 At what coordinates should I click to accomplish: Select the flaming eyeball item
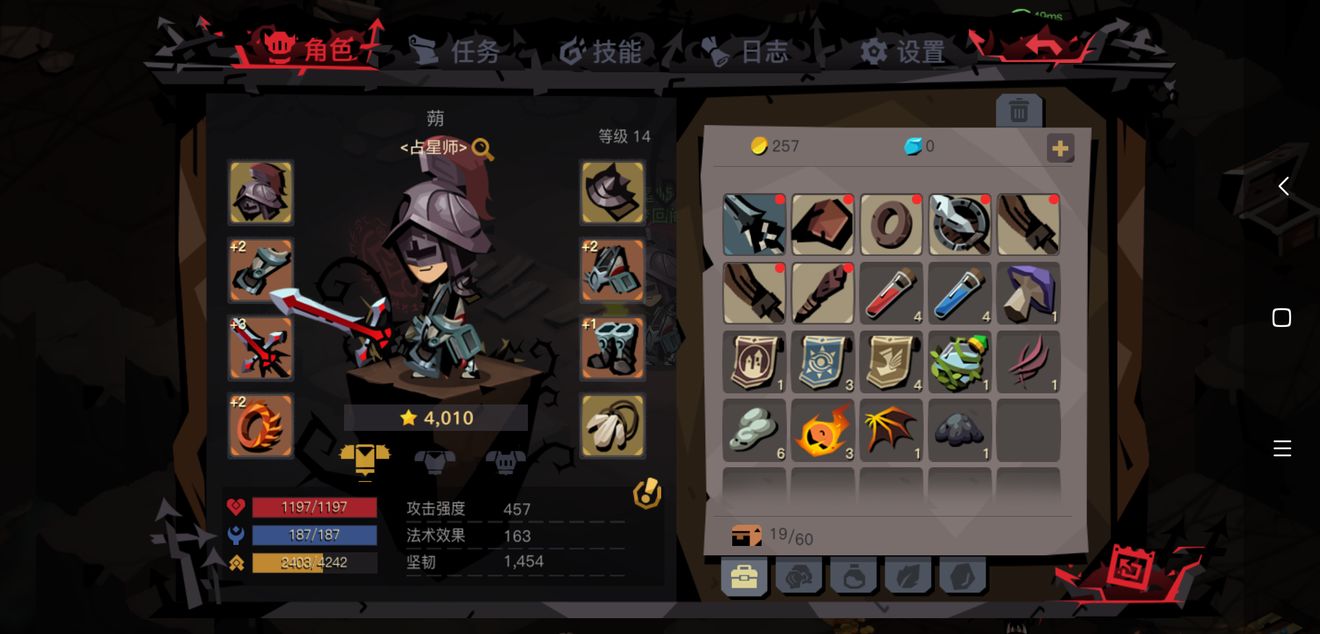click(823, 430)
